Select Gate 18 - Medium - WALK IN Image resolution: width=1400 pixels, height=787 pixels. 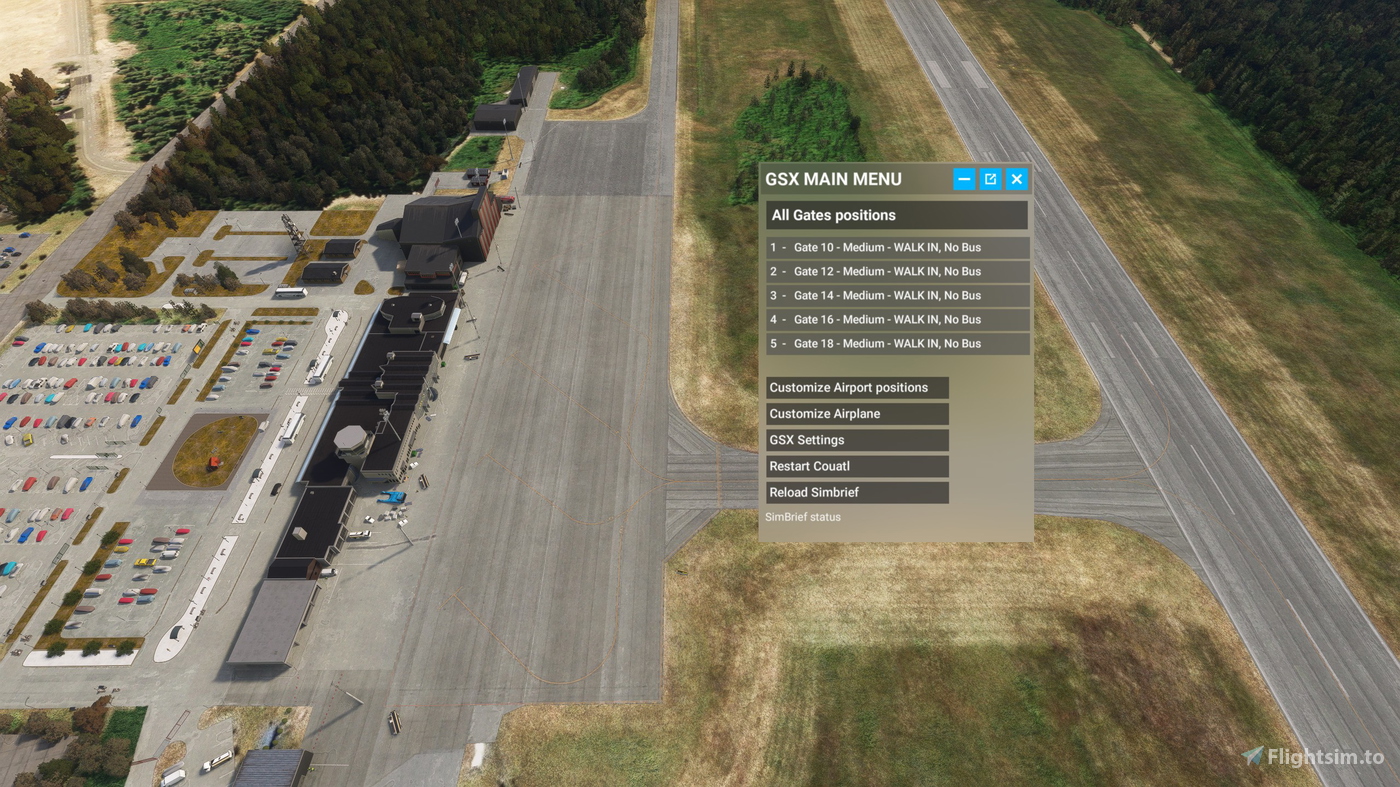pyautogui.click(x=895, y=343)
